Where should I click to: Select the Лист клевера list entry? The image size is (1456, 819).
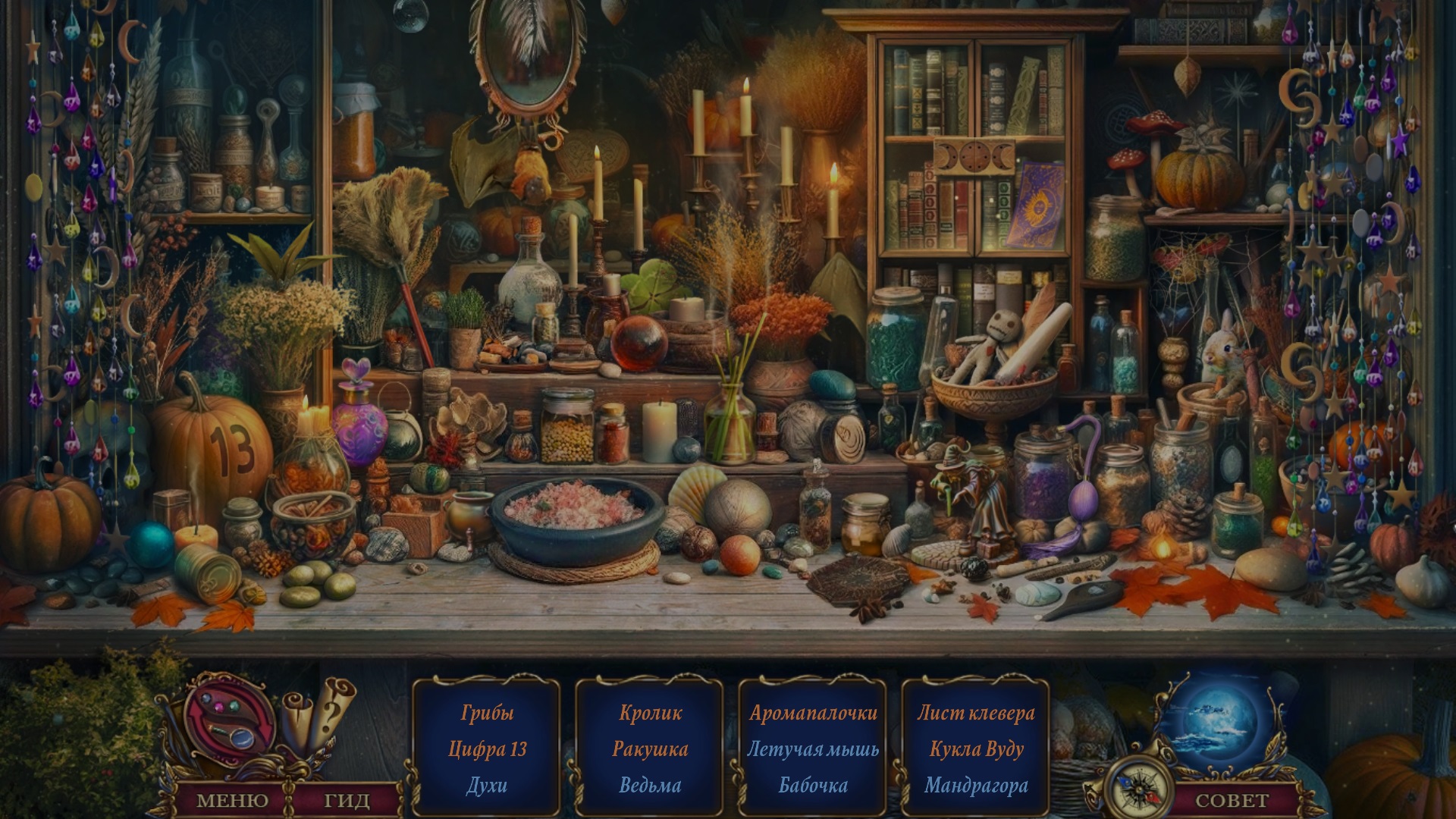click(x=976, y=713)
